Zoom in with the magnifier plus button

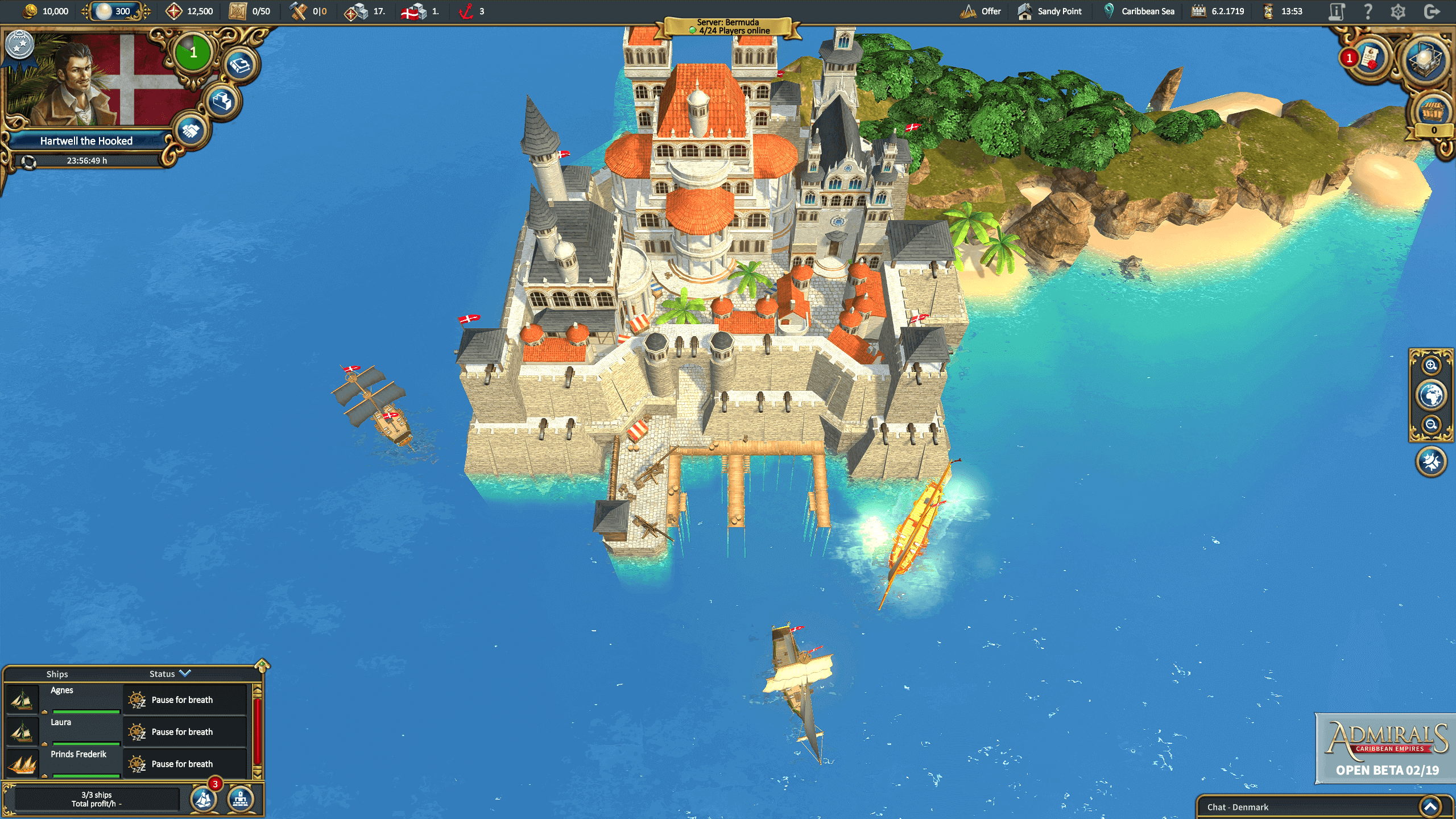click(x=1430, y=366)
